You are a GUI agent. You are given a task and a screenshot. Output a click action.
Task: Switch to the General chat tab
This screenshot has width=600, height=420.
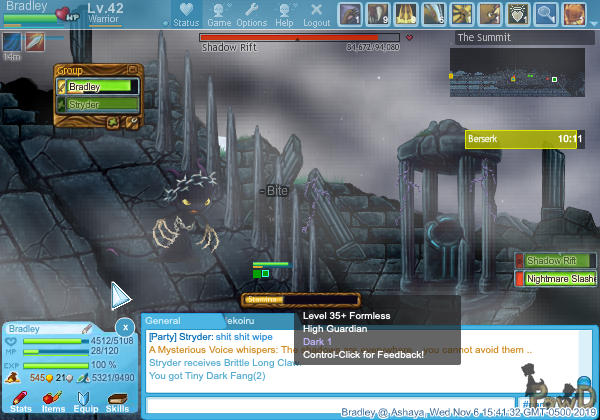(163, 321)
